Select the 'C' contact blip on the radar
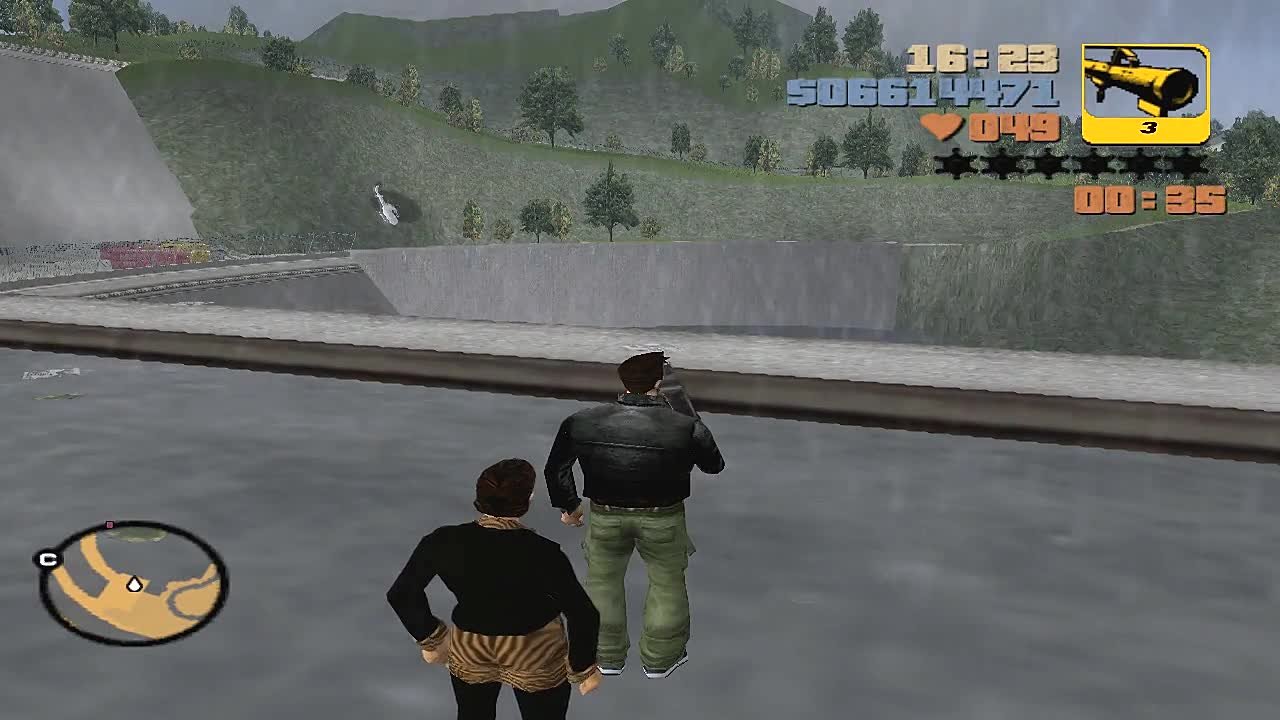The height and width of the screenshot is (720, 1280). pyautogui.click(x=47, y=558)
